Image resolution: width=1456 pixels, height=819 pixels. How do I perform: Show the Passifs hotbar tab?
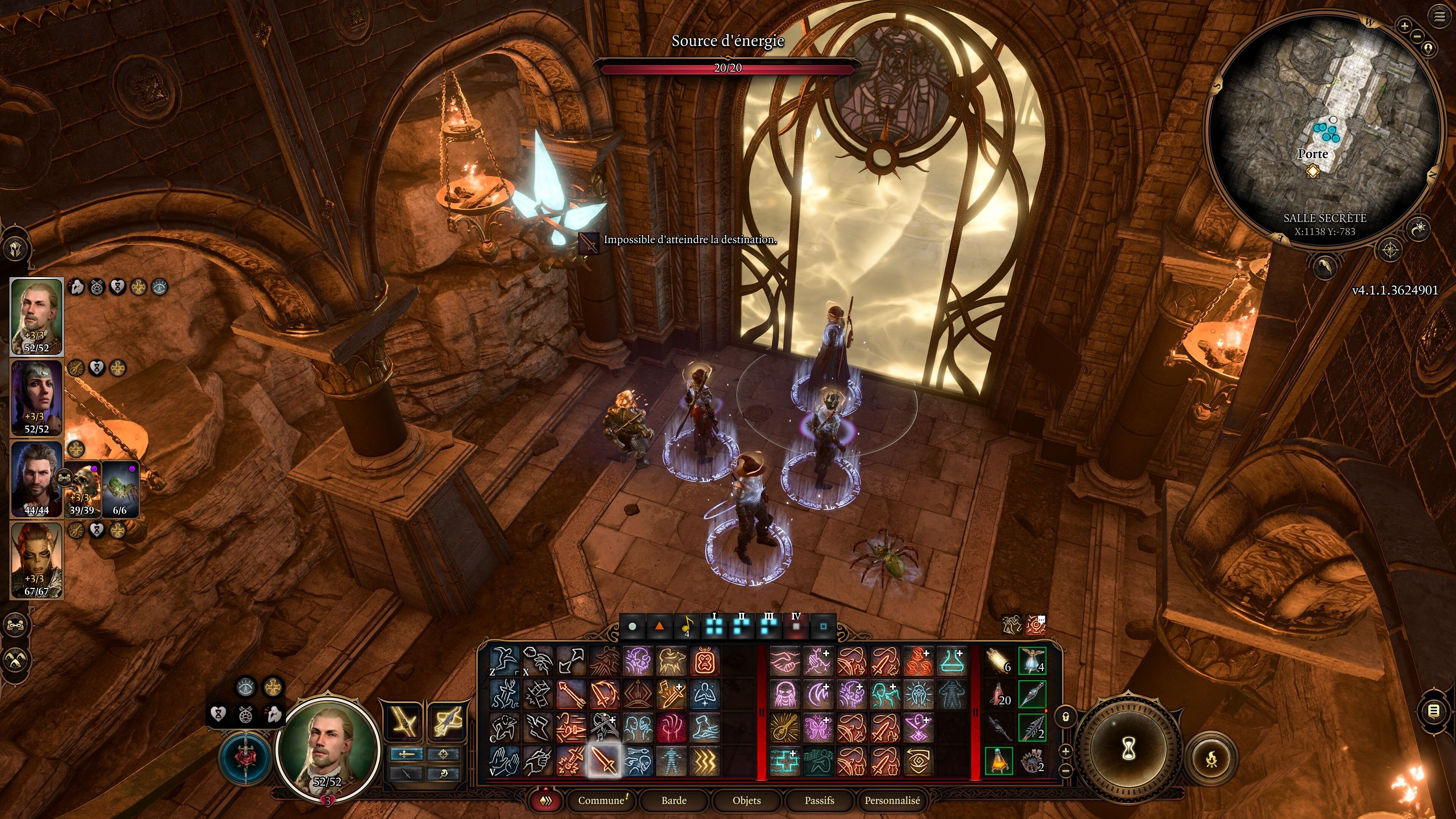(x=819, y=800)
